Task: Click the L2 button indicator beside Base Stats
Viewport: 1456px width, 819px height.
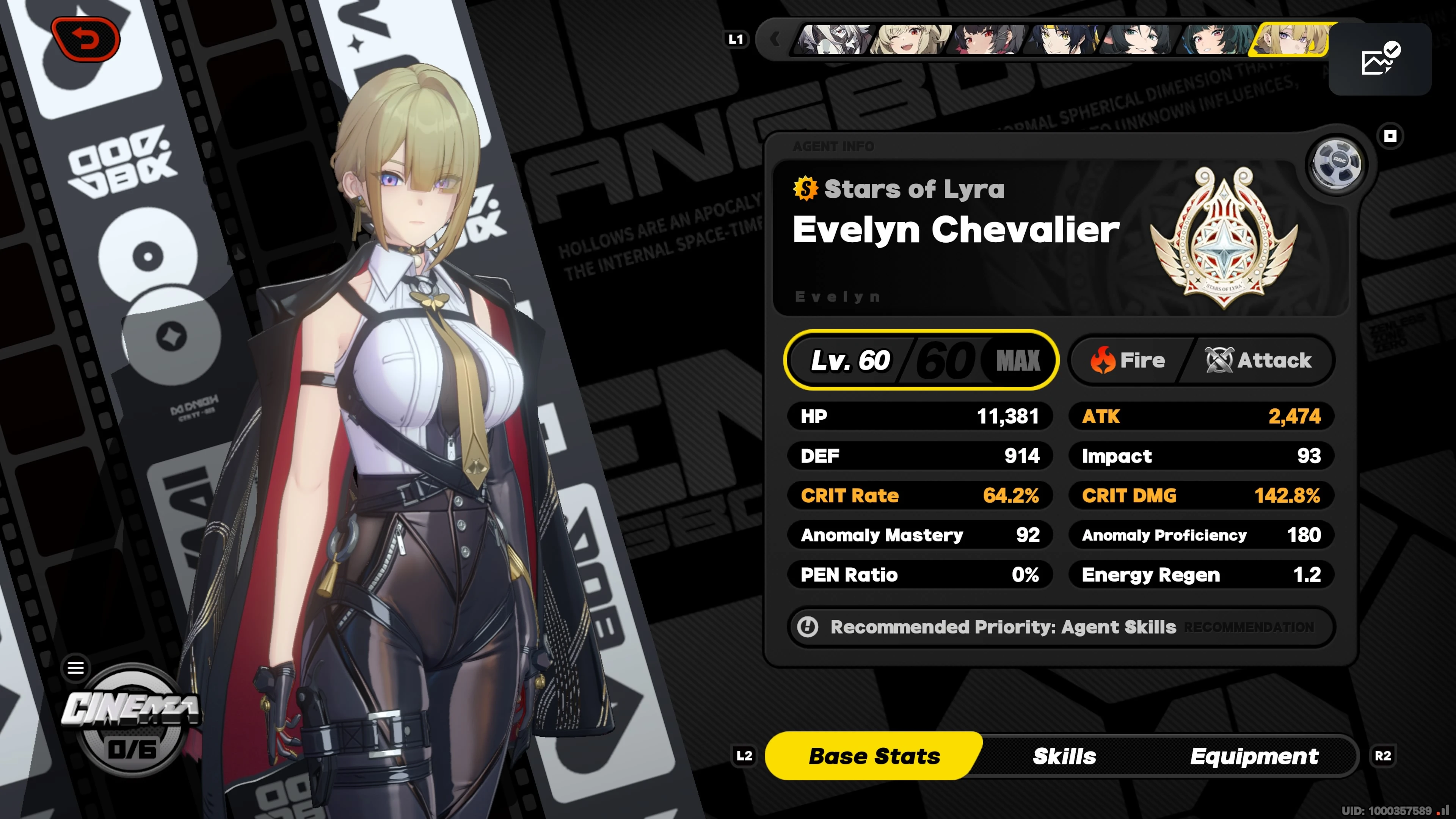Action: tap(744, 756)
